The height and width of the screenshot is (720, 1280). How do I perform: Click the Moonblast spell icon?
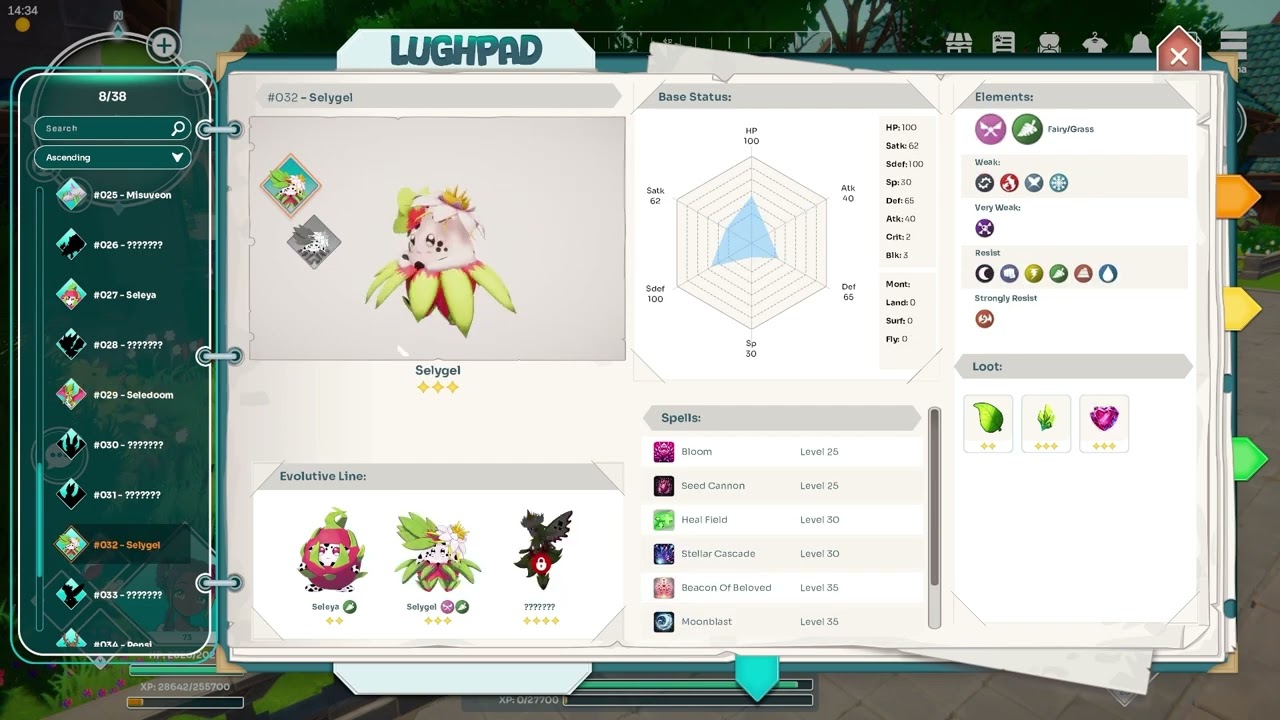click(665, 621)
